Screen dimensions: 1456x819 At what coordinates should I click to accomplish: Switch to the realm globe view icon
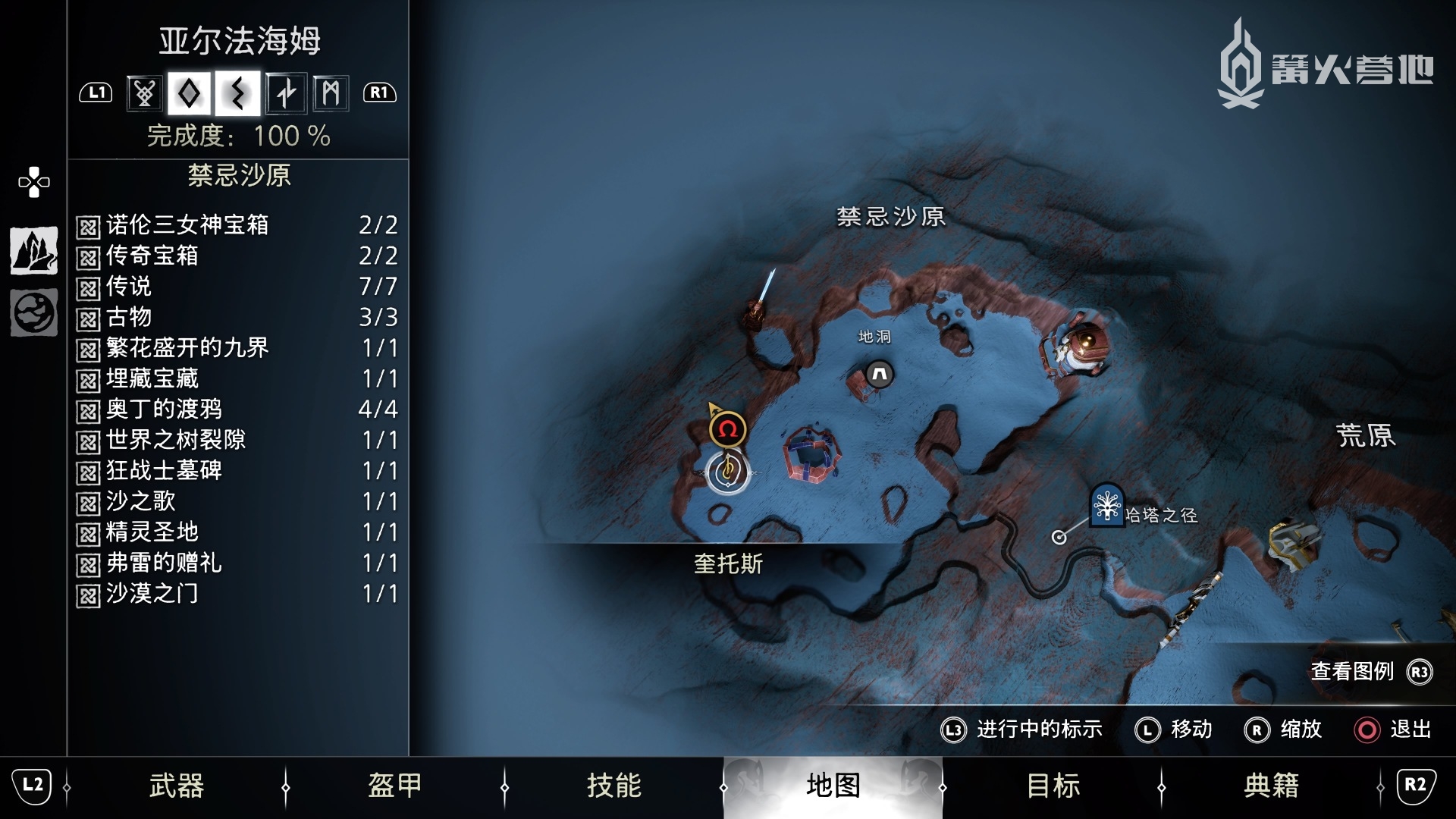[34, 312]
